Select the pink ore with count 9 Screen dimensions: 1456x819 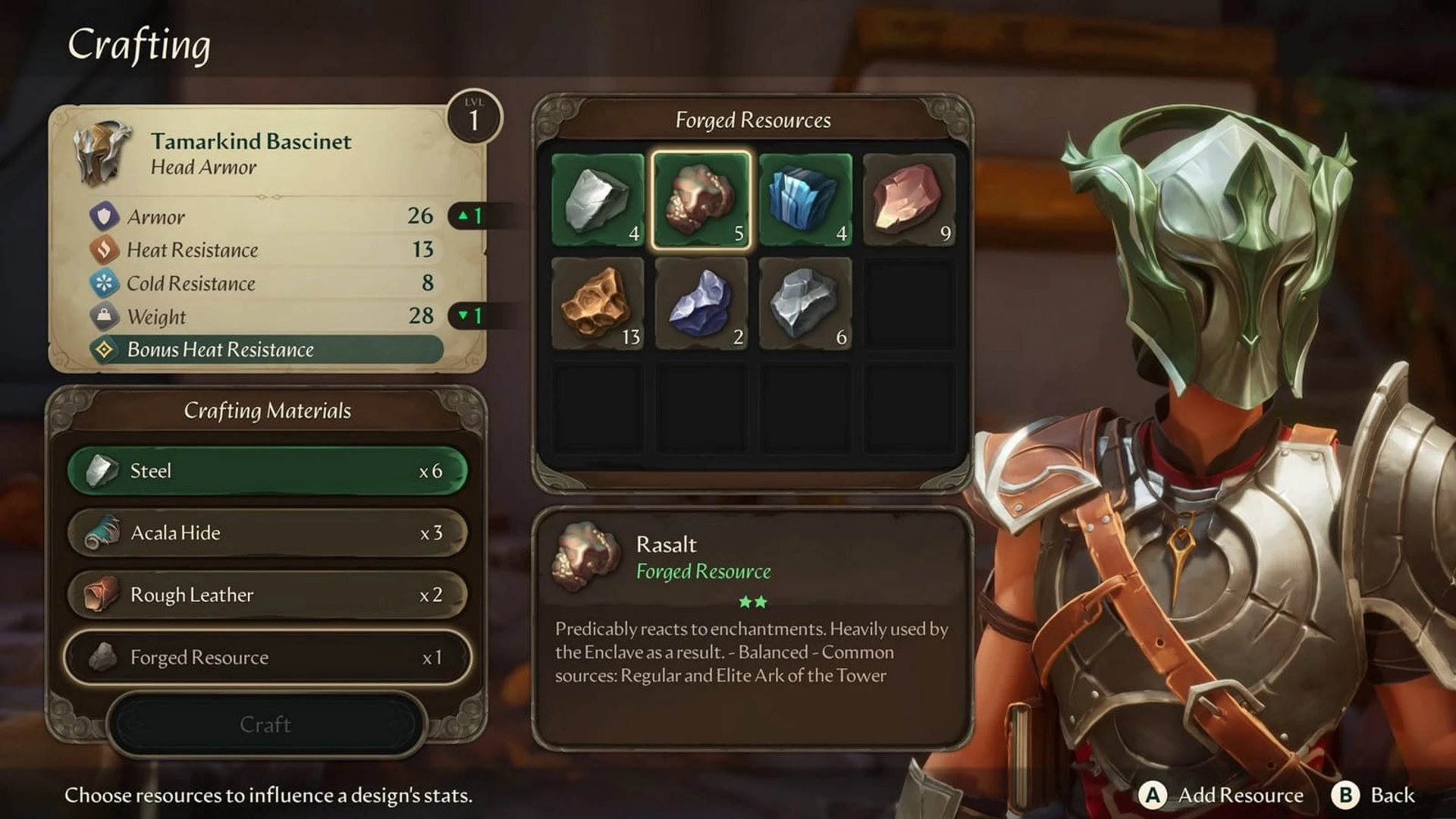coord(909,200)
